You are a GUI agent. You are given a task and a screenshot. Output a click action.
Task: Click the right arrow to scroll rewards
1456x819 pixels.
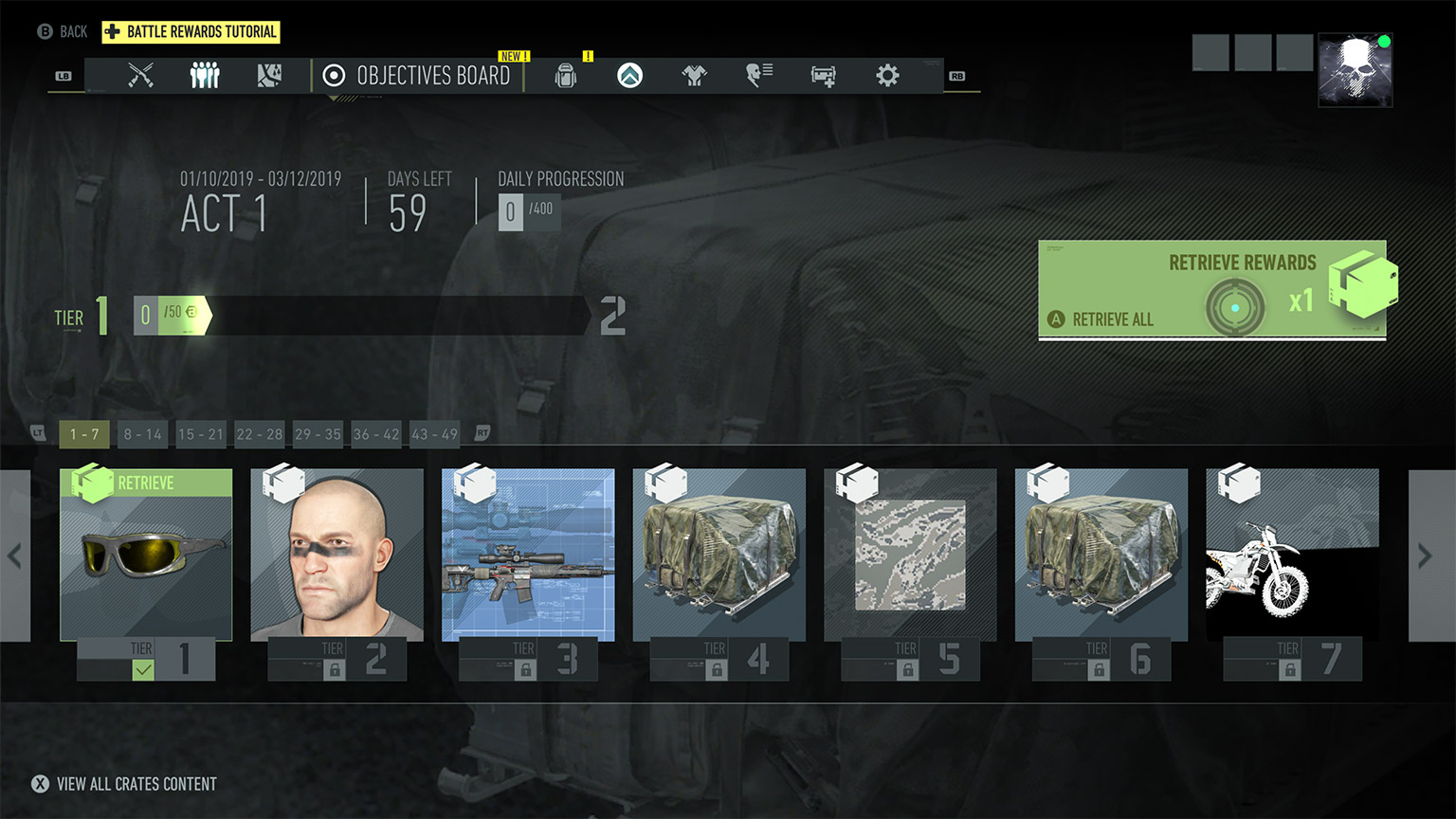coord(1423,556)
